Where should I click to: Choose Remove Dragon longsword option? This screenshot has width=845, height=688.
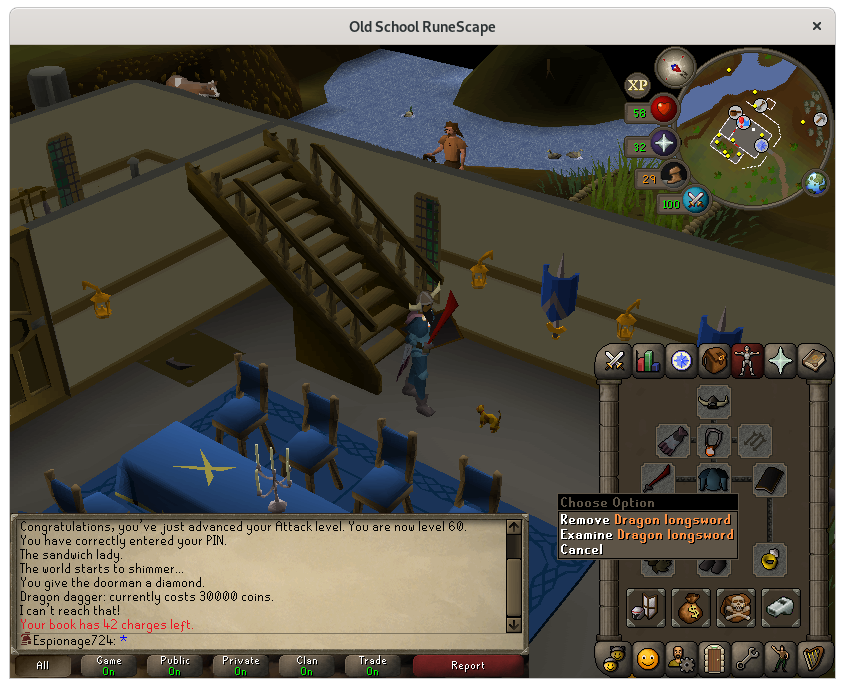[x=645, y=520]
